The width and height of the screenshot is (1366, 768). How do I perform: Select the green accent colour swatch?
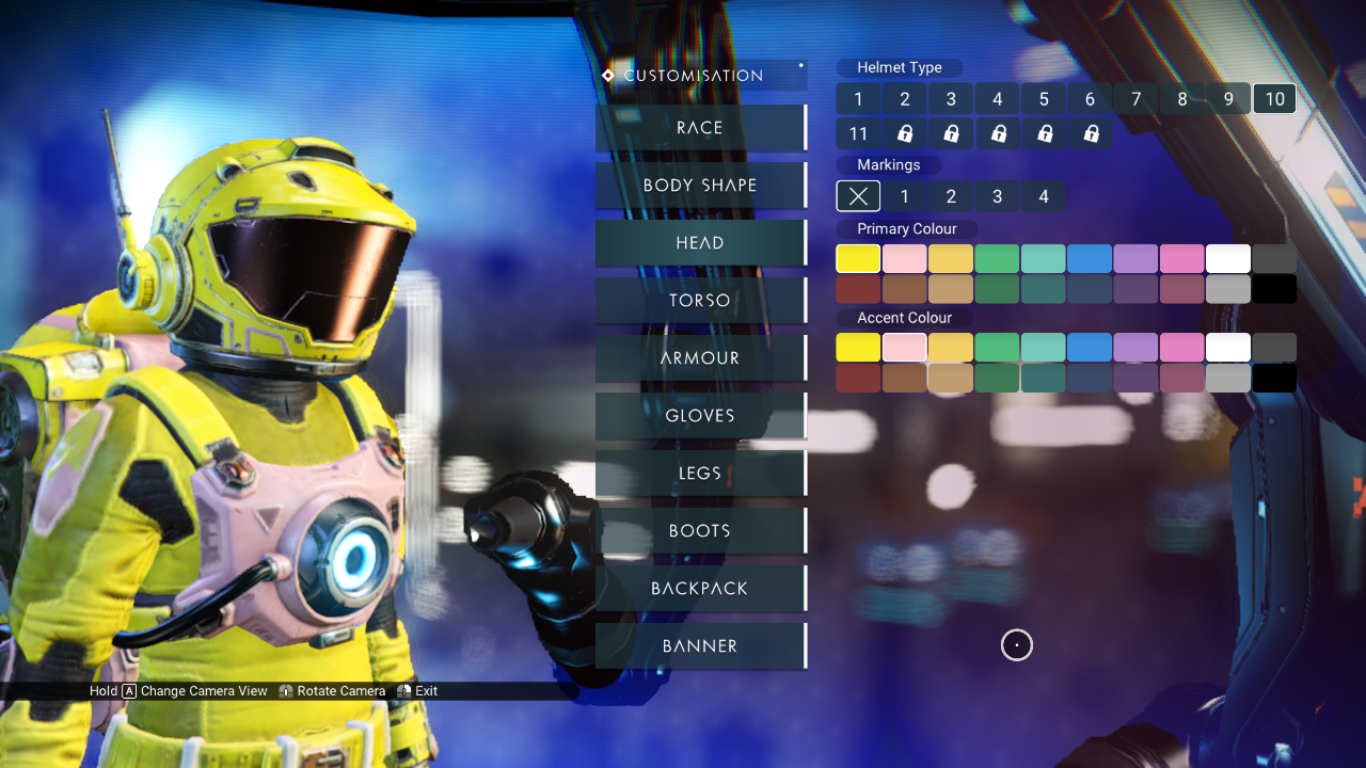point(997,348)
